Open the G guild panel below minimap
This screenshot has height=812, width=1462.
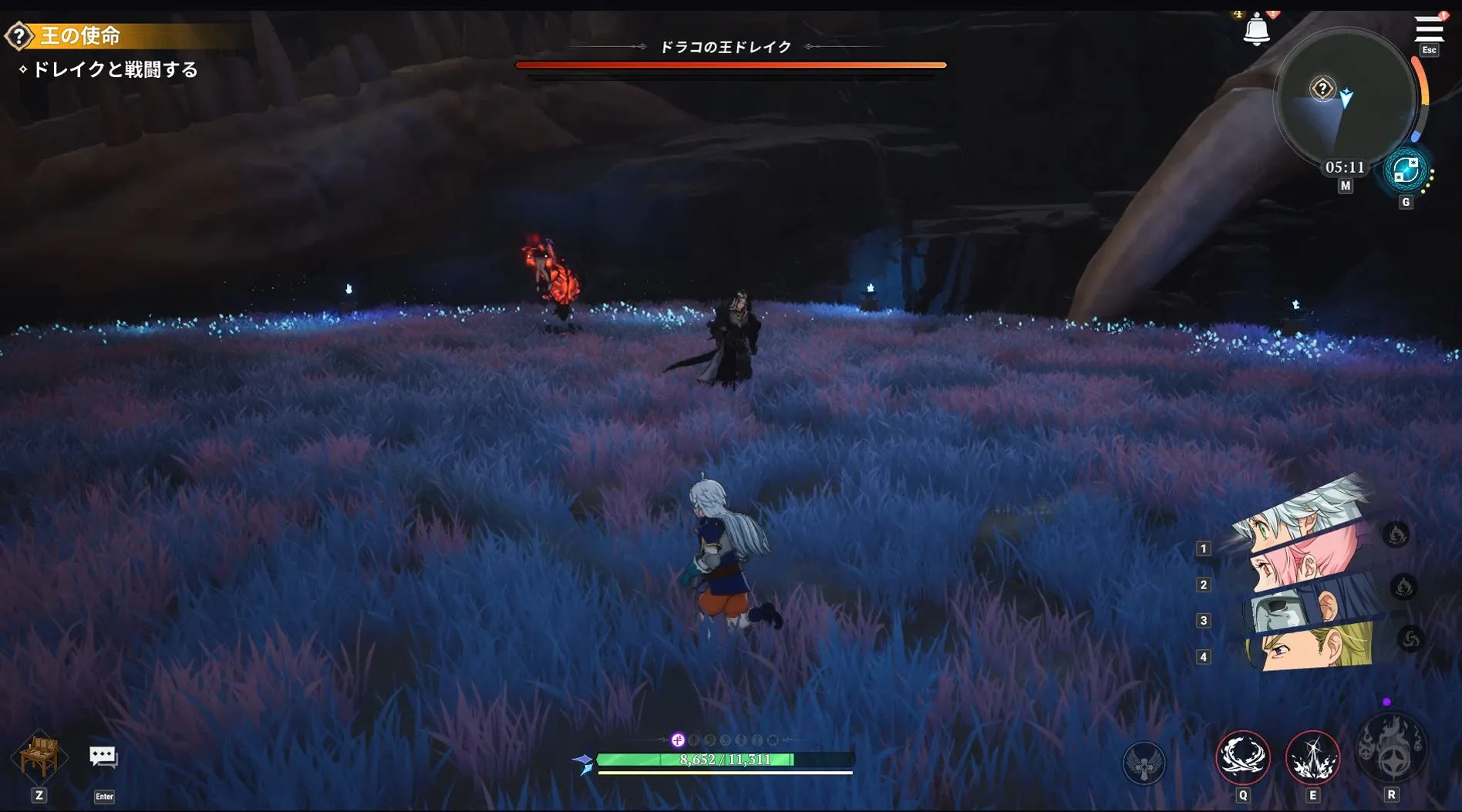[1406, 201]
